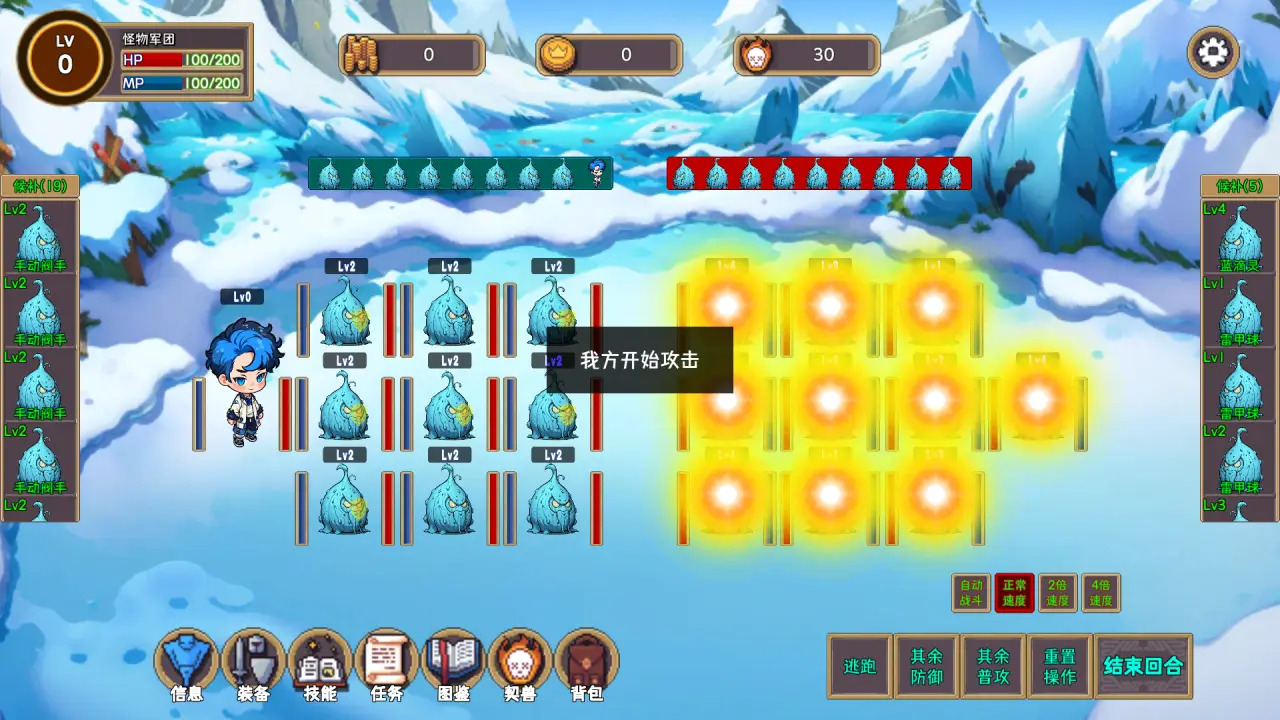Expand the 候补(5) enemy reserve panel header
This screenshot has height=720, width=1280.
1239,186
